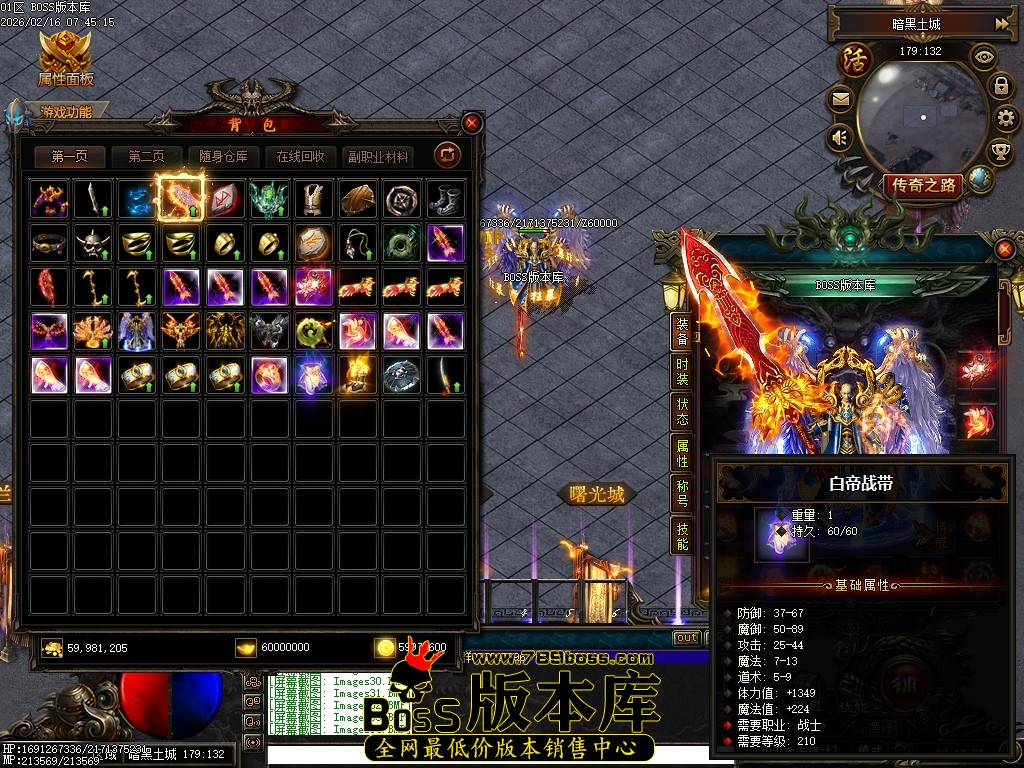Open the gear settings icon
This screenshot has height=768, width=1024.
point(1006,119)
